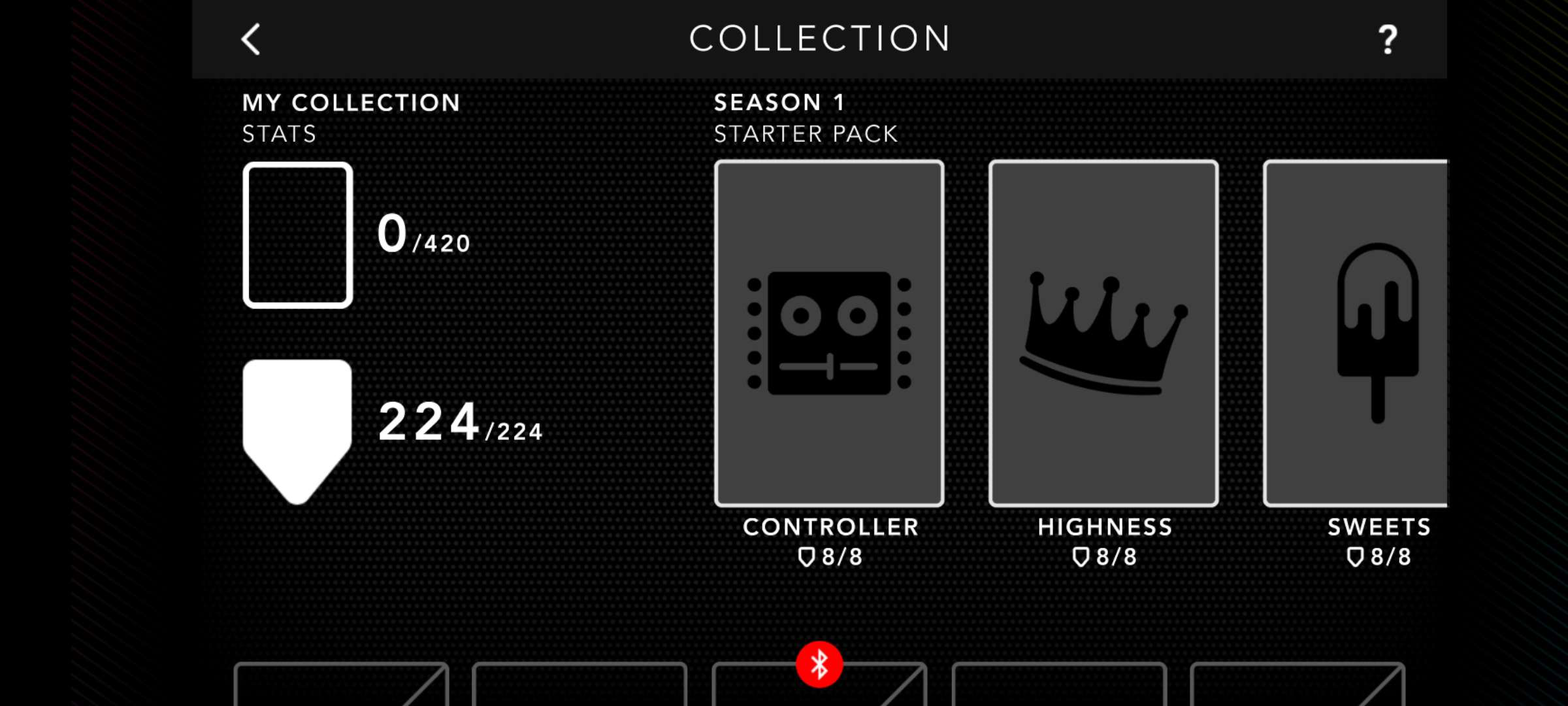Open the Sweets popsicle pack icon
The height and width of the screenshot is (706, 1568).
tap(1379, 327)
